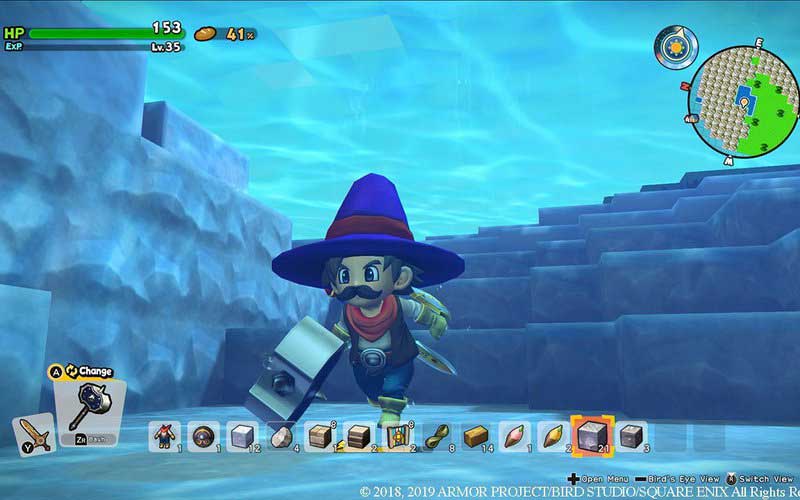Viewport: 800px width, 500px height.
Task: Choose the white block stack of 12
Action: [241, 435]
